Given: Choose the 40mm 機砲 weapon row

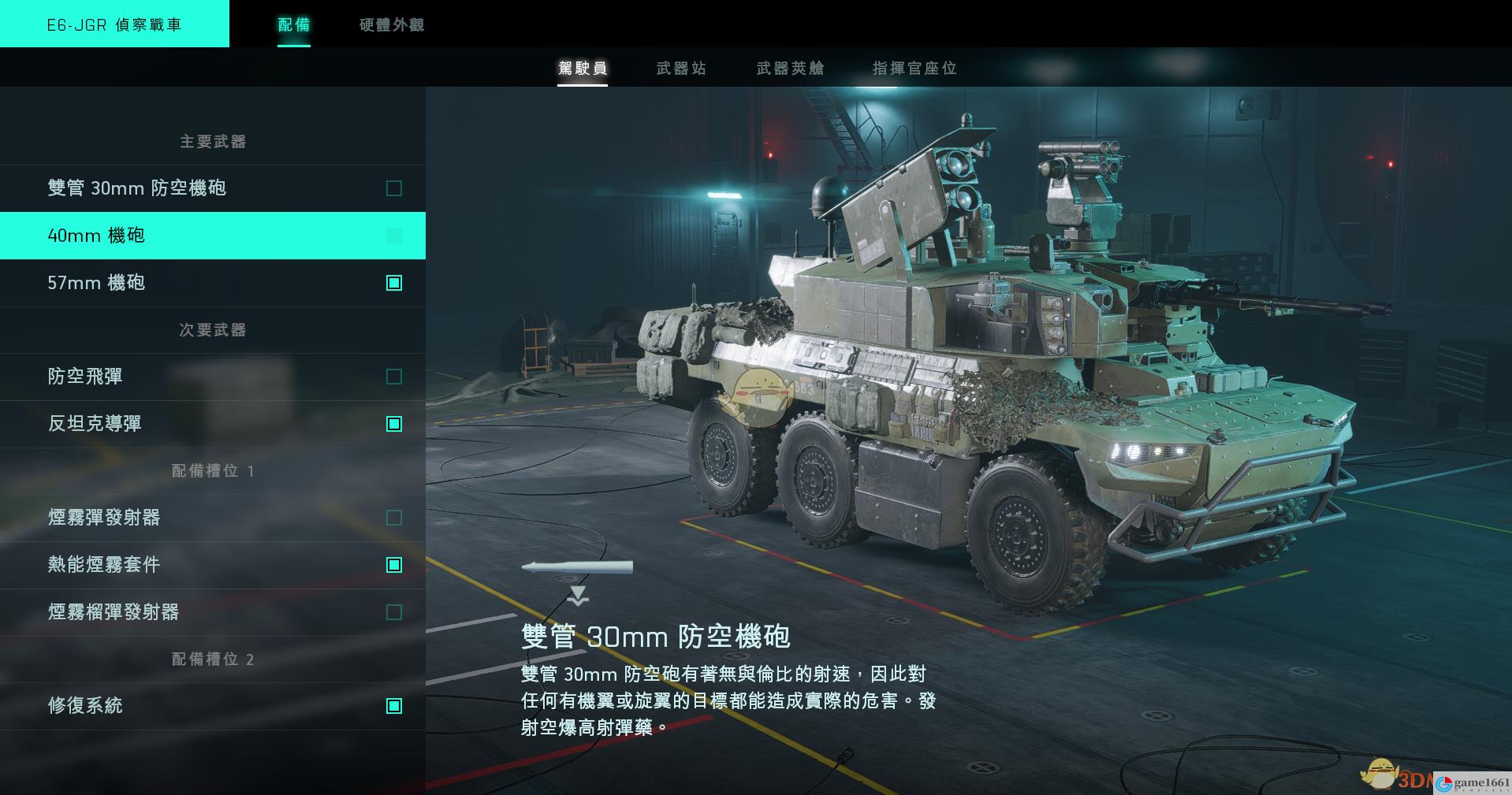Looking at the screenshot, I should pos(213,236).
